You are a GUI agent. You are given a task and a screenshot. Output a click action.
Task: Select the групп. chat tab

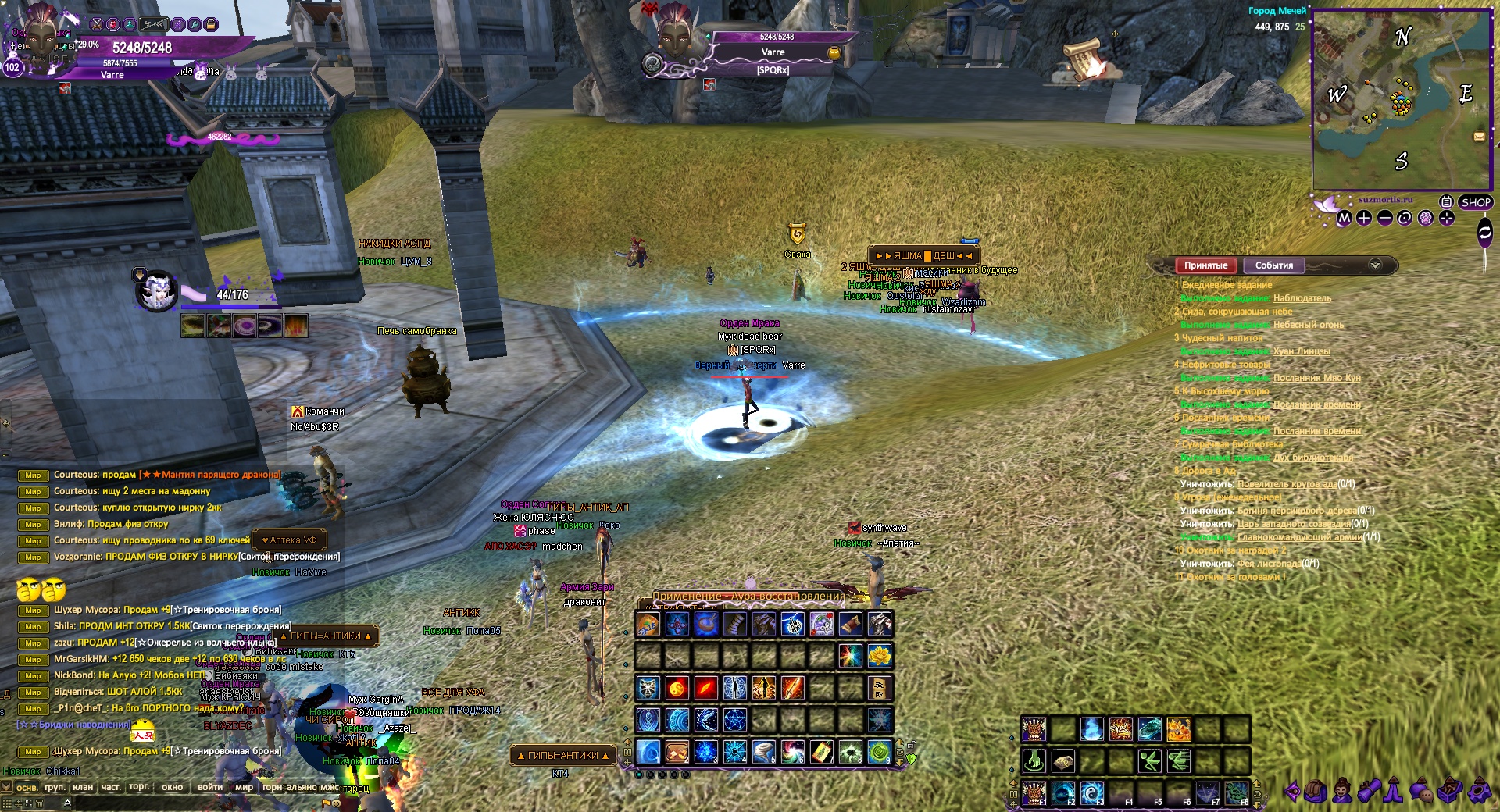55,787
